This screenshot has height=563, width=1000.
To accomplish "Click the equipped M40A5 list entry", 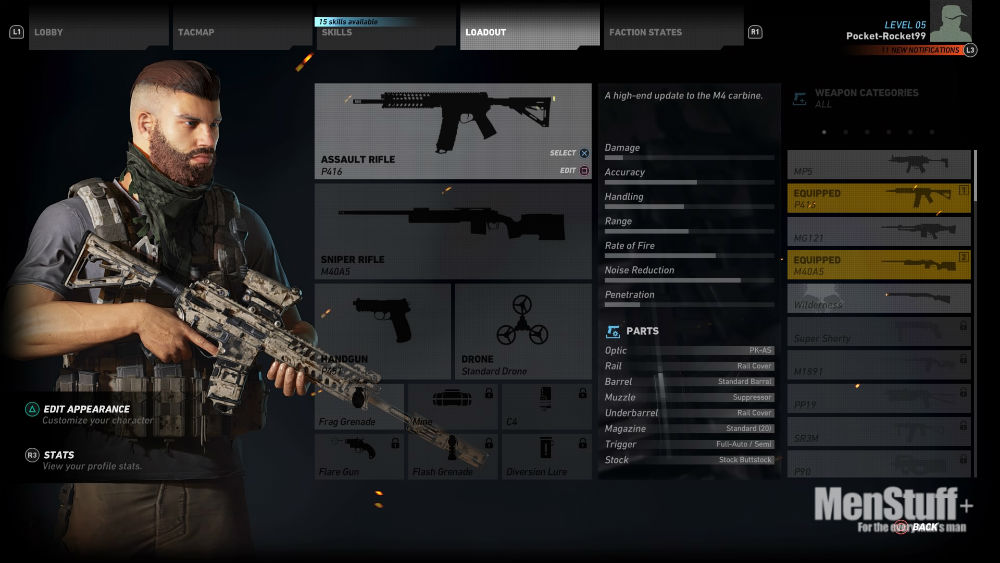I will point(878,265).
